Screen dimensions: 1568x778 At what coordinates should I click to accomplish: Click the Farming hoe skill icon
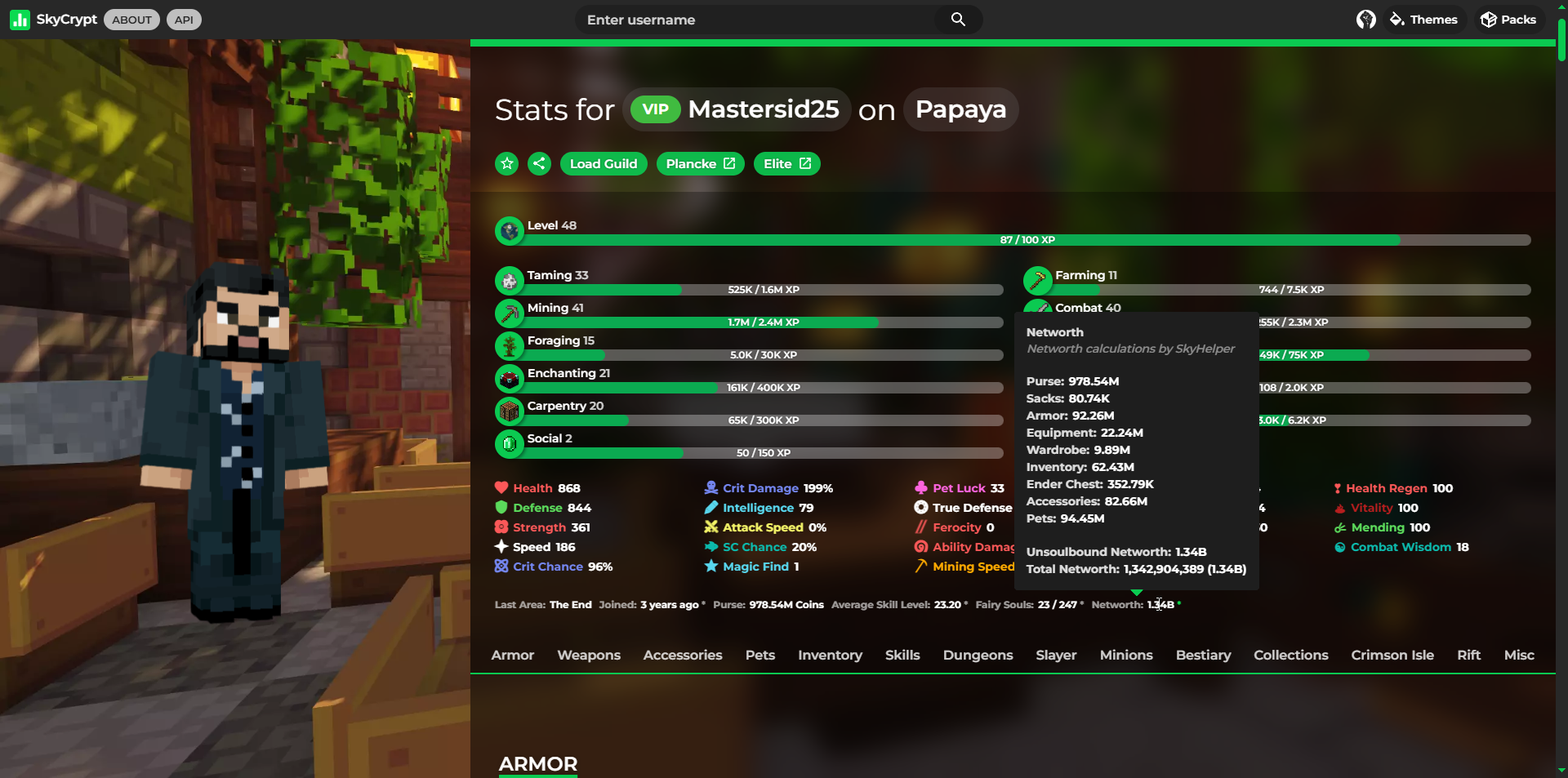(1037, 280)
